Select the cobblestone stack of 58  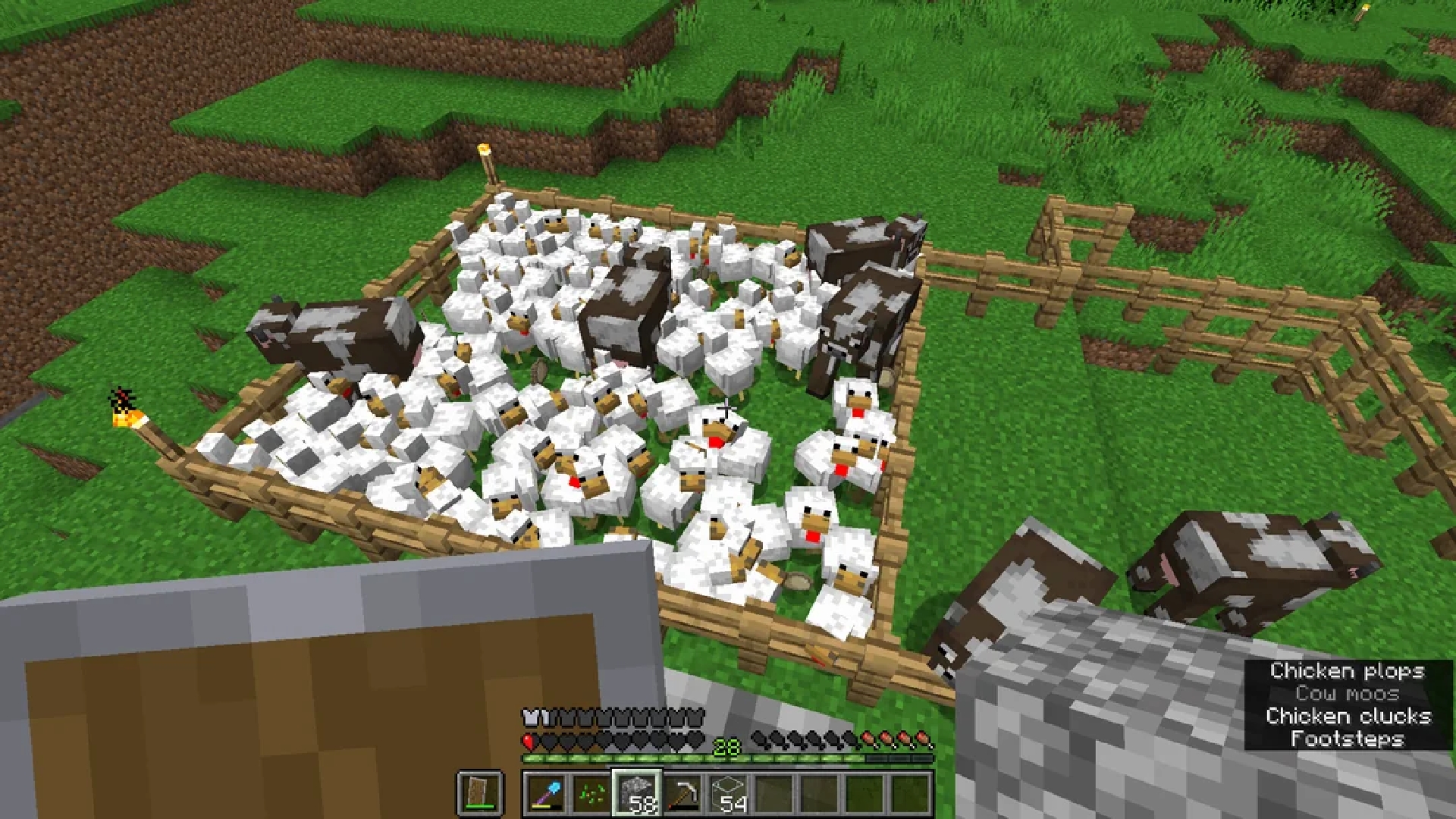[637, 793]
